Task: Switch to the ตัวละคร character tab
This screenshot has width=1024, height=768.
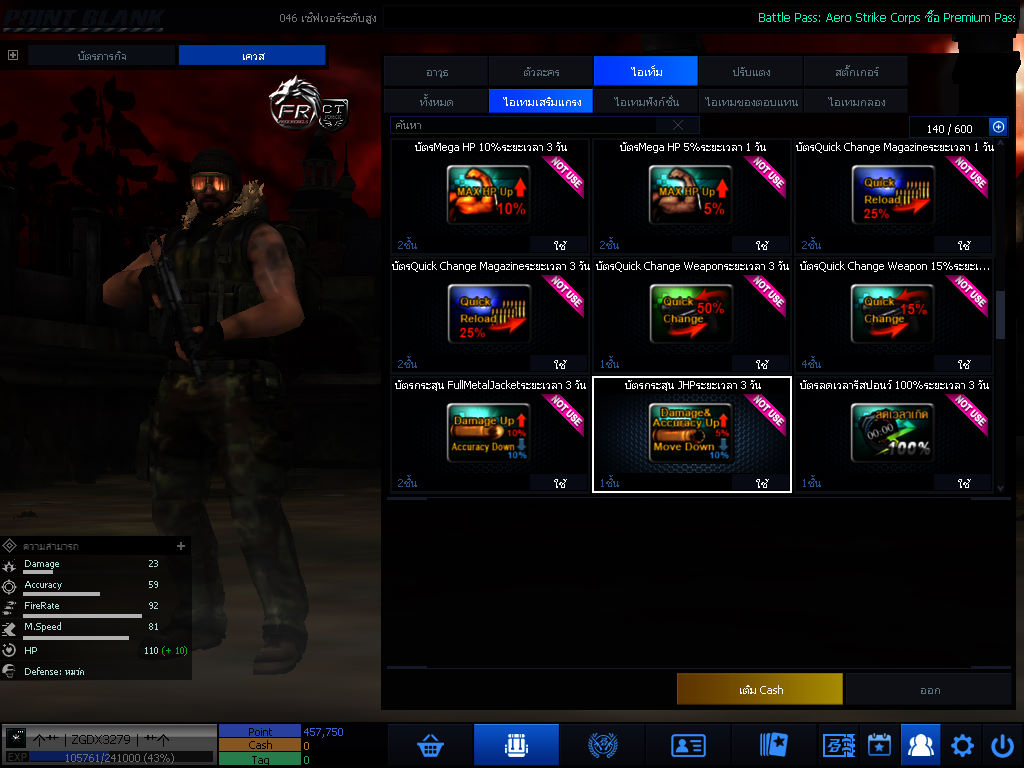Action: click(x=541, y=72)
